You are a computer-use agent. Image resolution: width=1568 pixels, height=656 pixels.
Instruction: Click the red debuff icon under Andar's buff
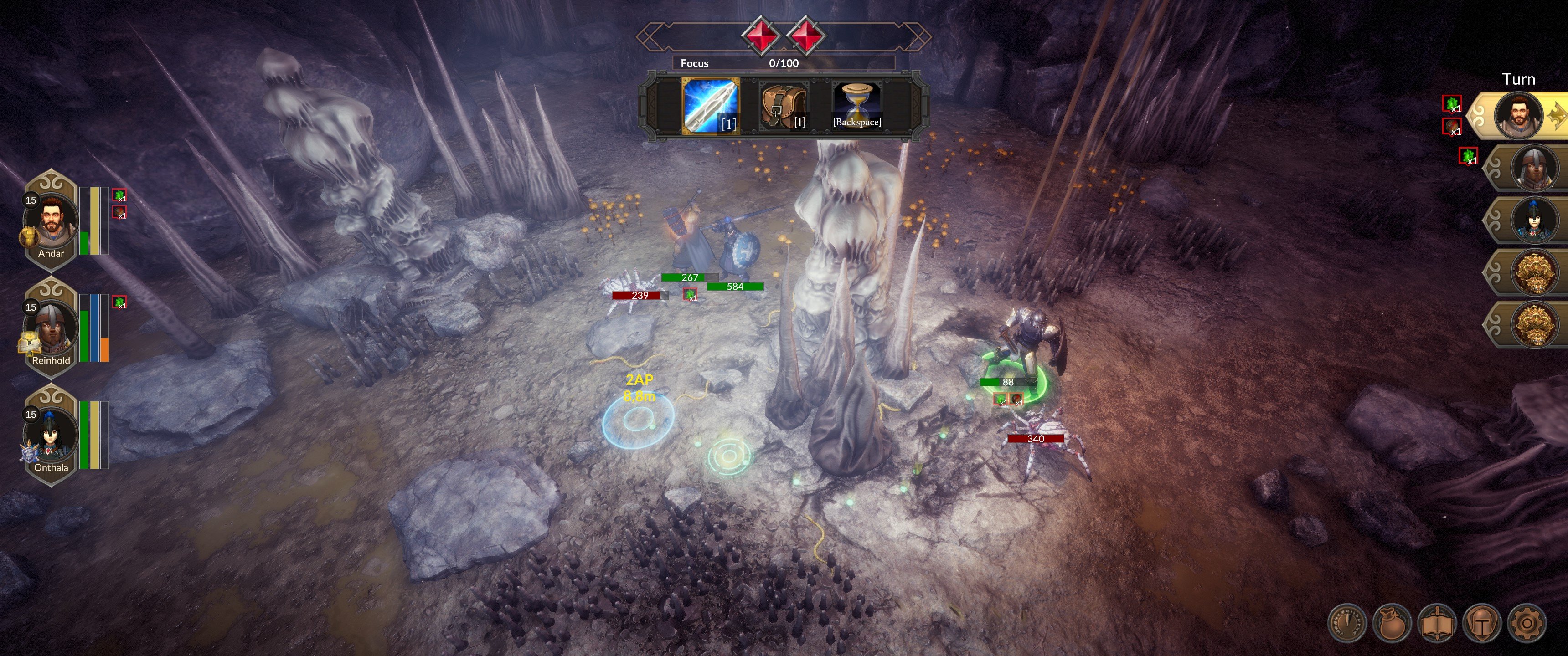pyautogui.click(x=119, y=214)
